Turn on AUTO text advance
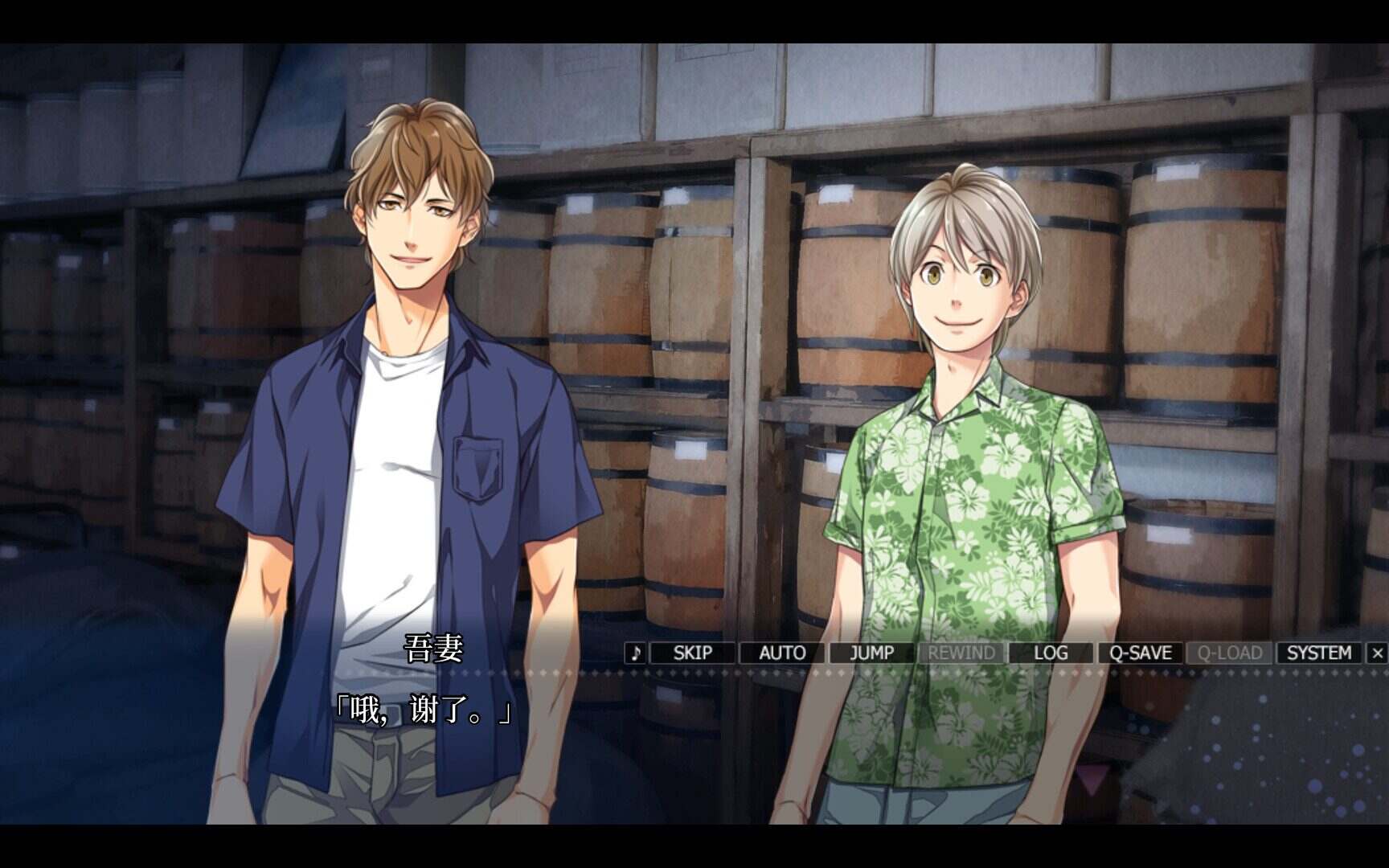1389x868 pixels. [782, 653]
